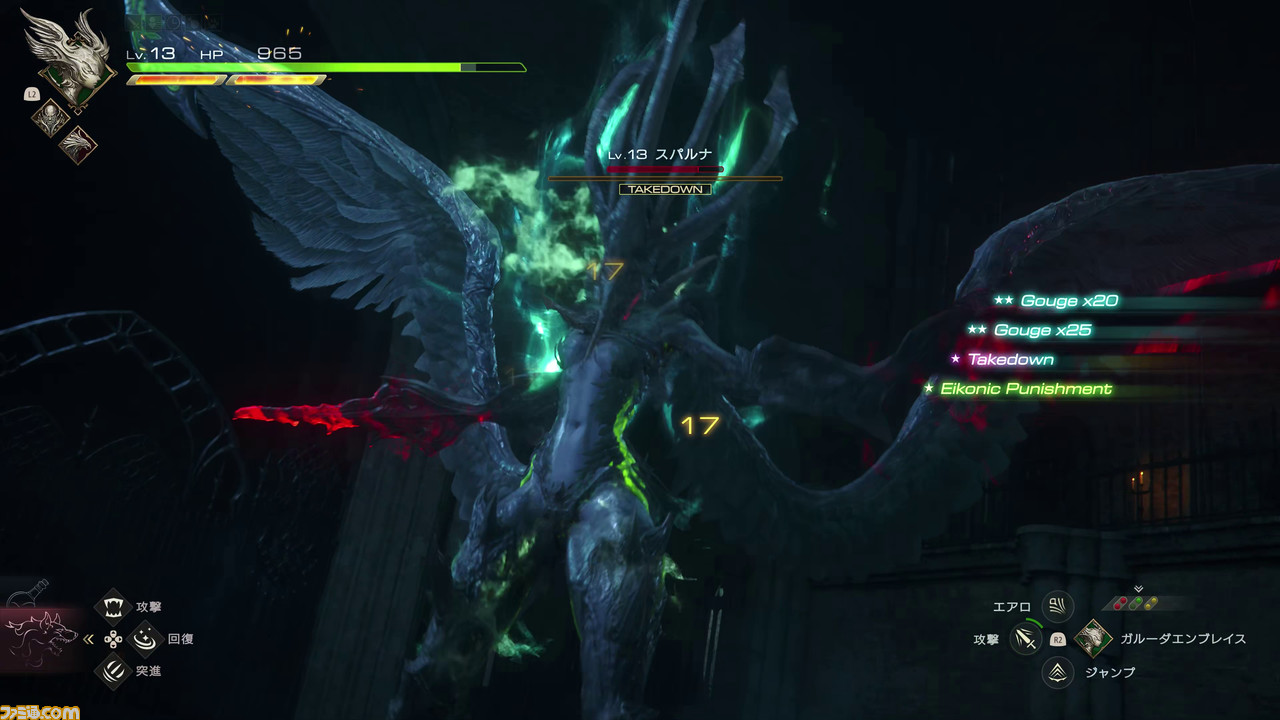Click the colored ability-set indicator strip
The height and width of the screenshot is (720, 1280).
click(x=1138, y=603)
